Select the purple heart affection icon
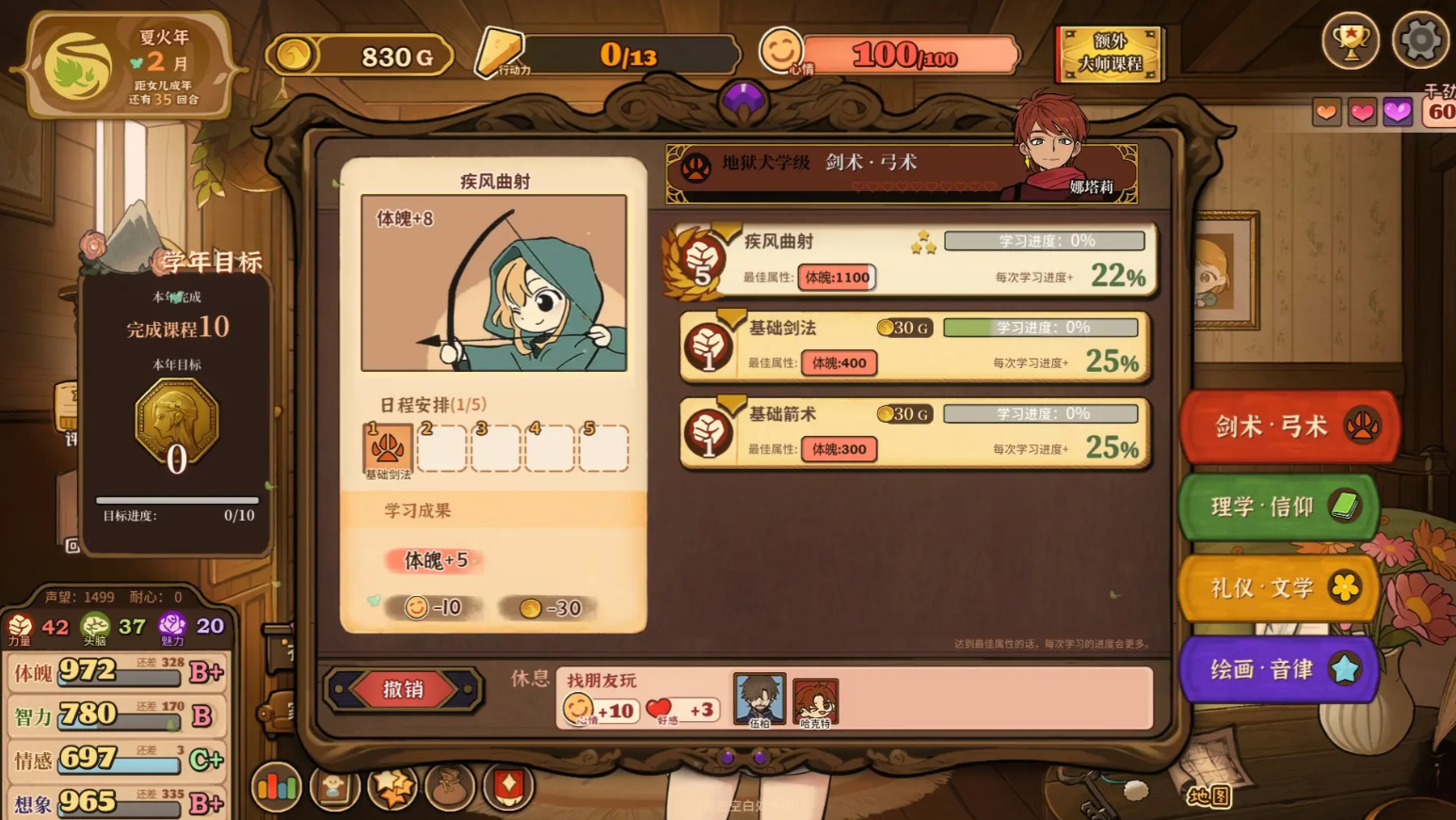This screenshot has height=820, width=1456. 1398,111
